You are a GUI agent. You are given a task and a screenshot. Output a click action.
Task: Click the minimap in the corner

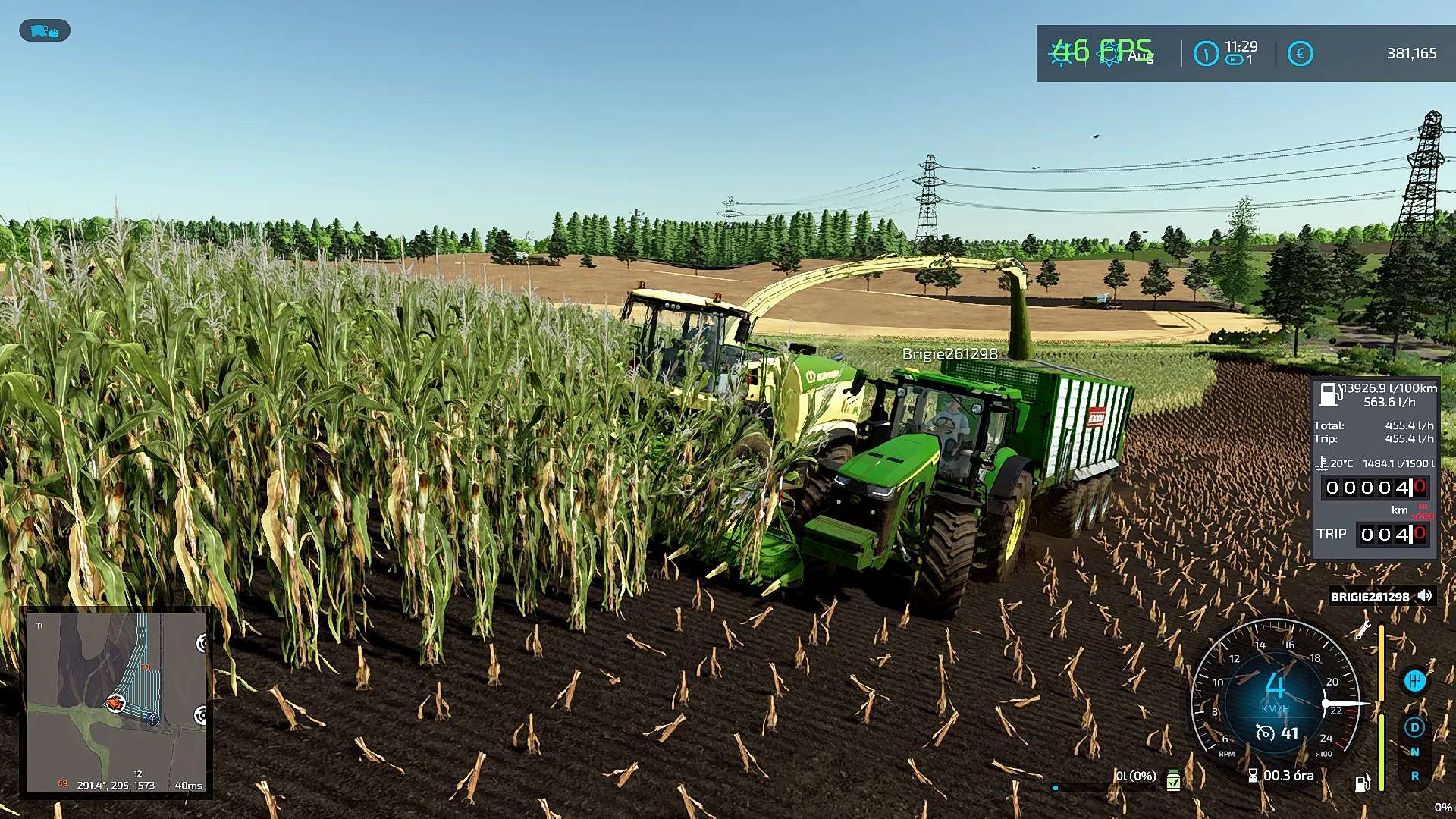click(x=116, y=702)
